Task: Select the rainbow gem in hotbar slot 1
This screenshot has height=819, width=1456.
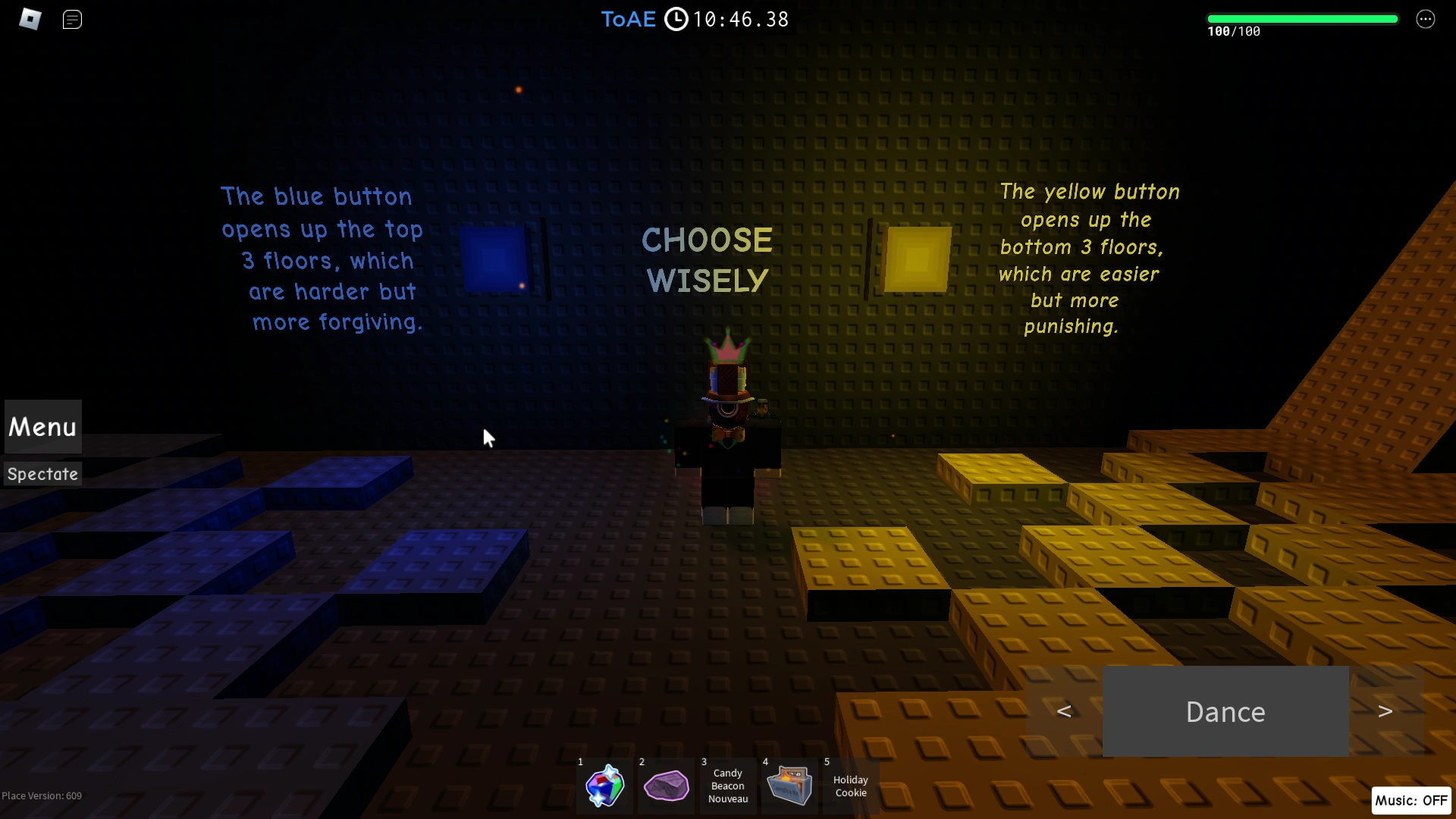Action: pyautogui.click(x=604, y=786)
